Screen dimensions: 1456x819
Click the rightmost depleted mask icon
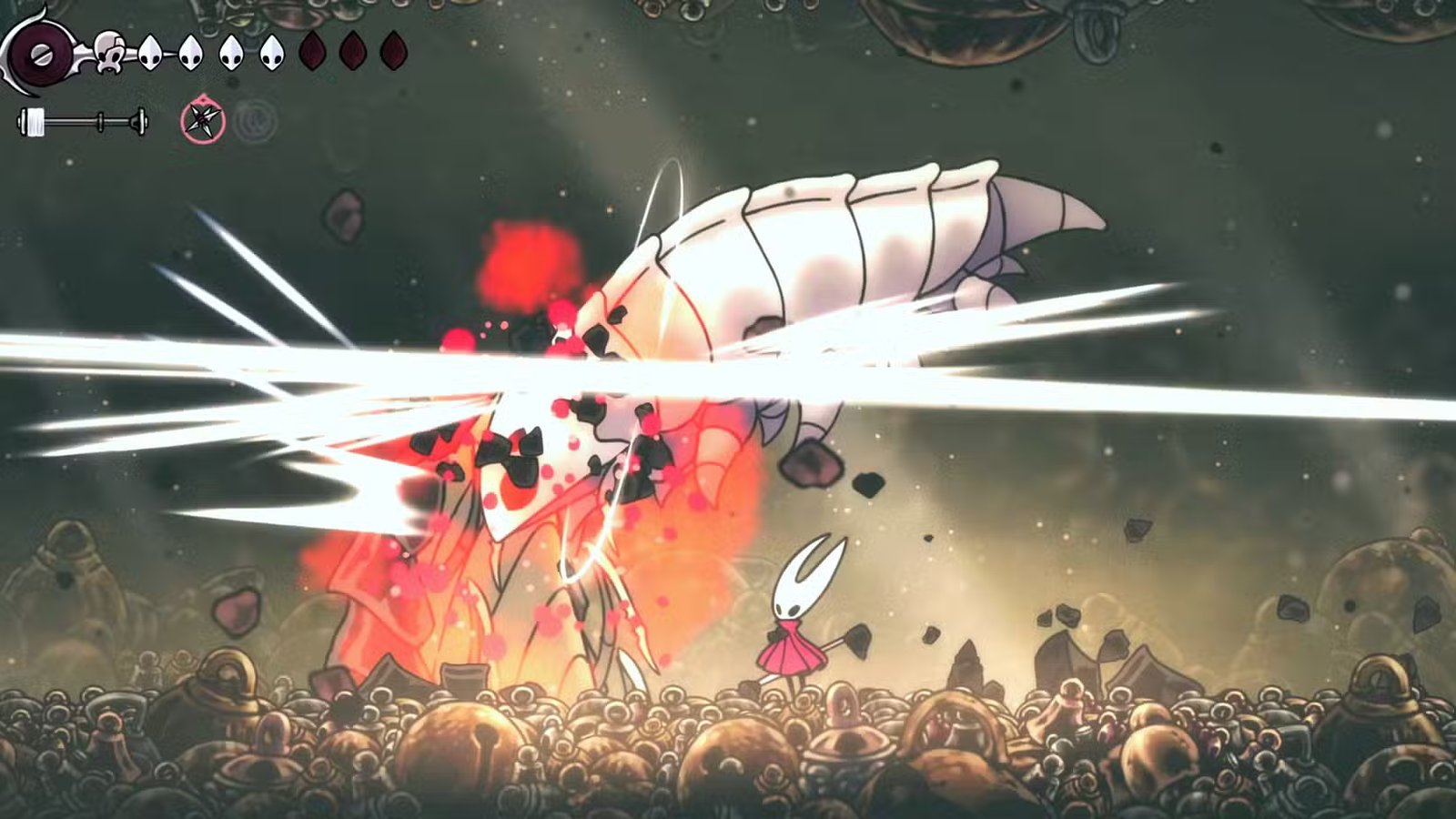click(394, 50)
